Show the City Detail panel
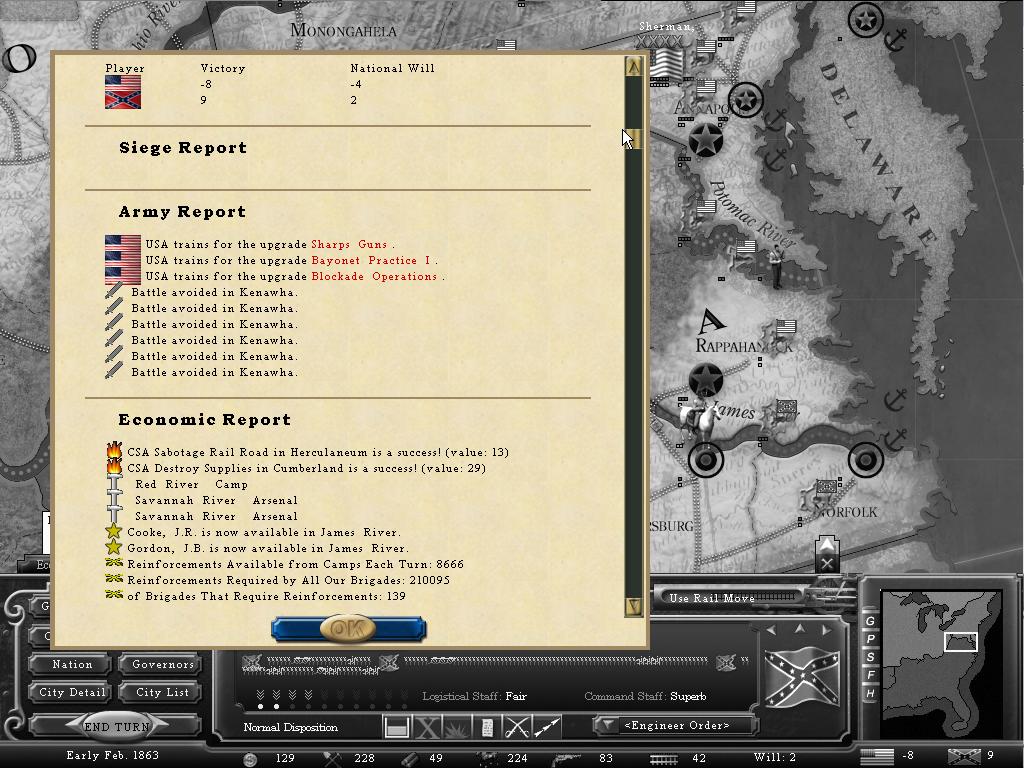1024x768 pixels. coord(72,692)
